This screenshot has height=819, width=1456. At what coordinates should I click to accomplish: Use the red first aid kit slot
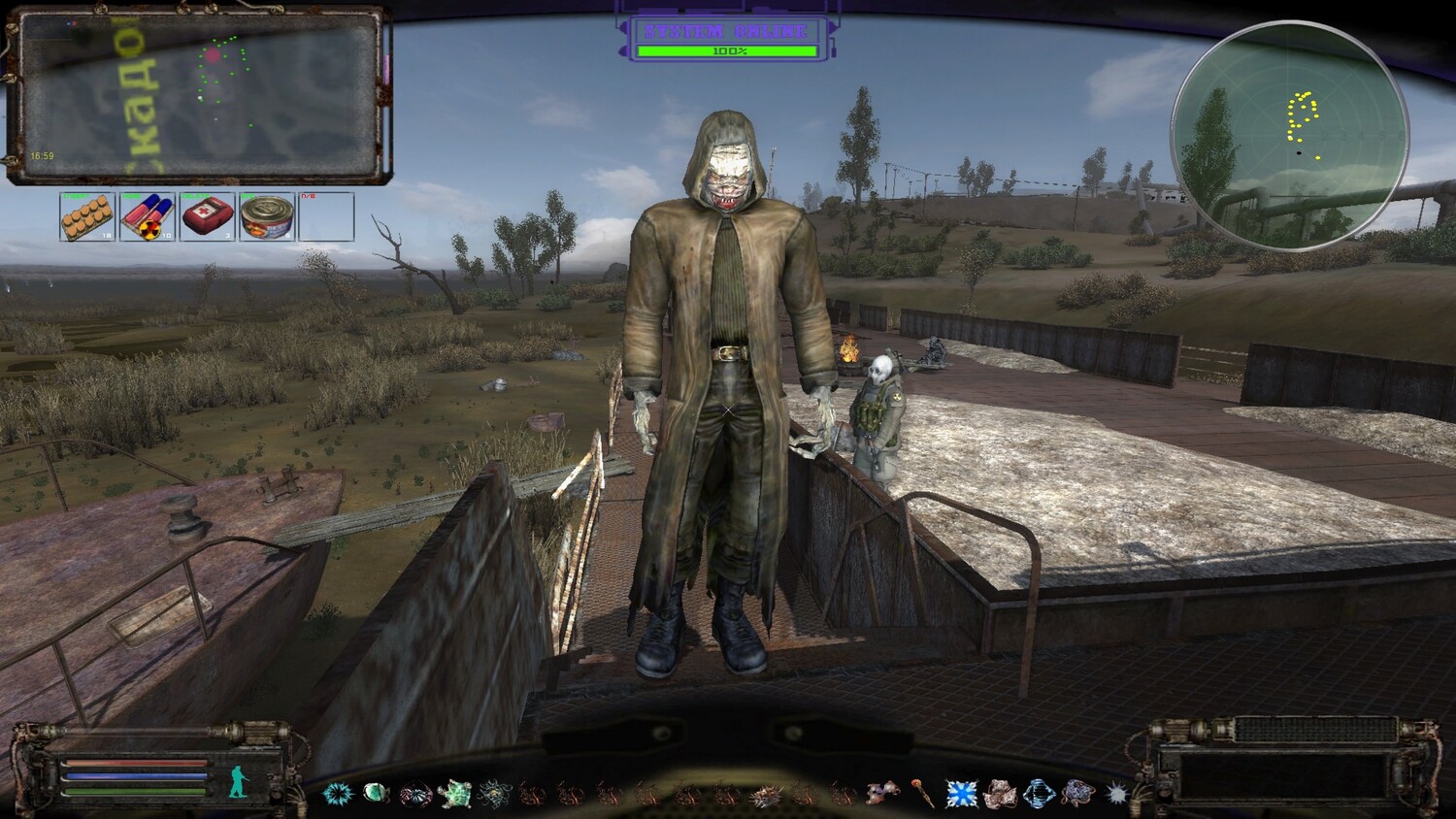click(x=208, y=216)
